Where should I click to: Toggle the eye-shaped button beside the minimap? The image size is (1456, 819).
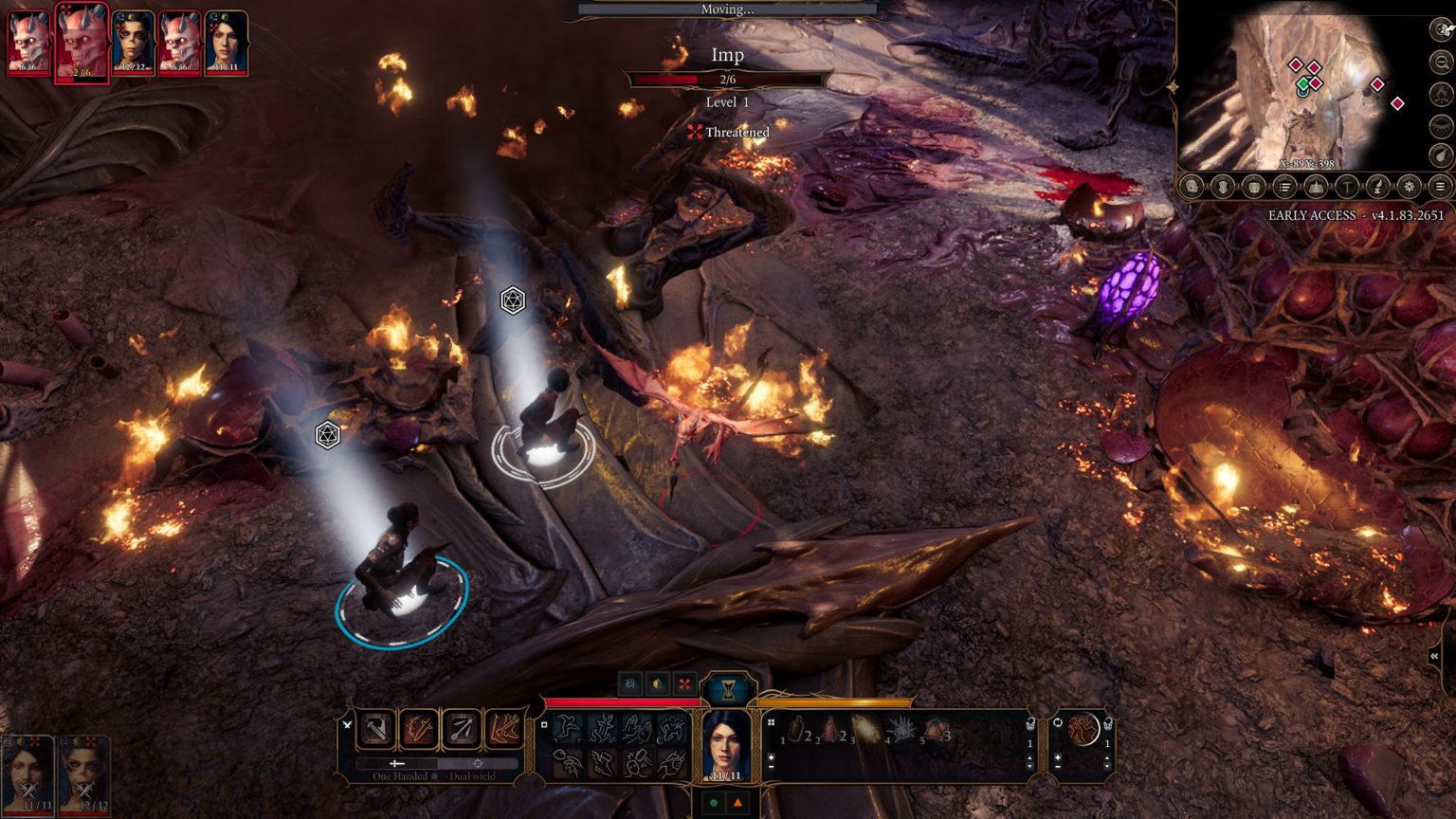1441,124
